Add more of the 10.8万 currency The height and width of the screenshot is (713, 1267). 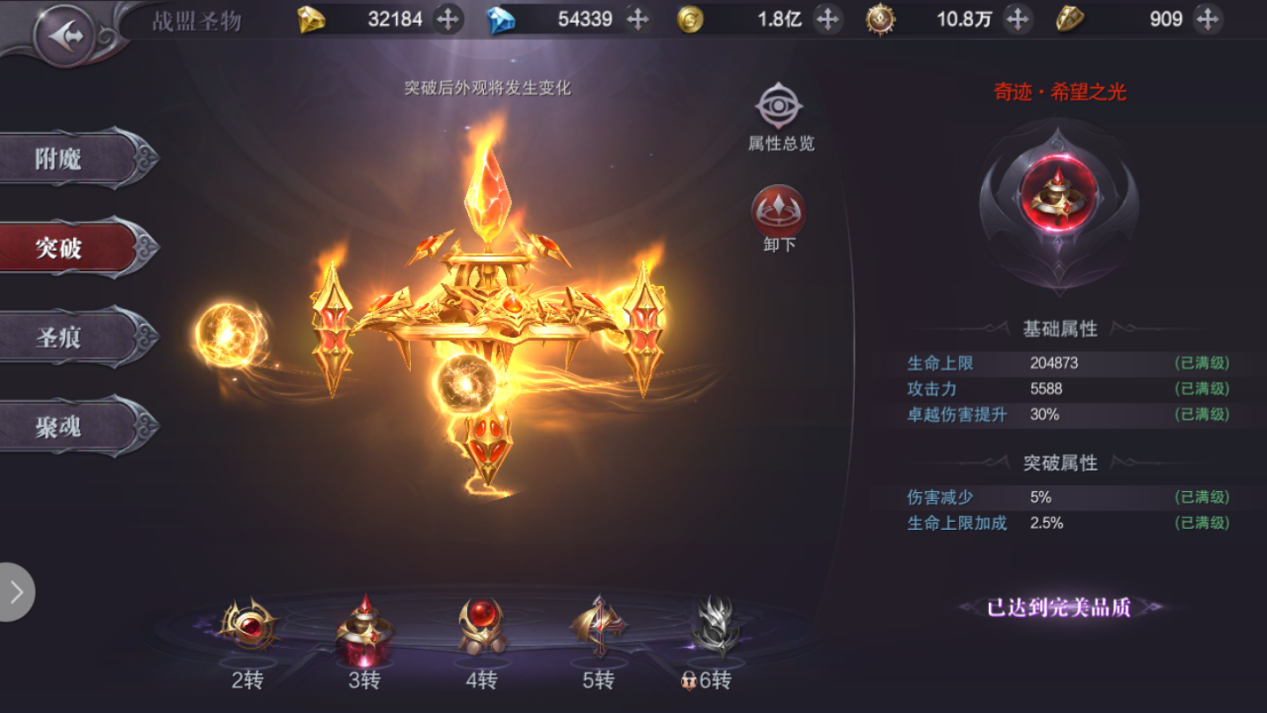(1017, 19)
